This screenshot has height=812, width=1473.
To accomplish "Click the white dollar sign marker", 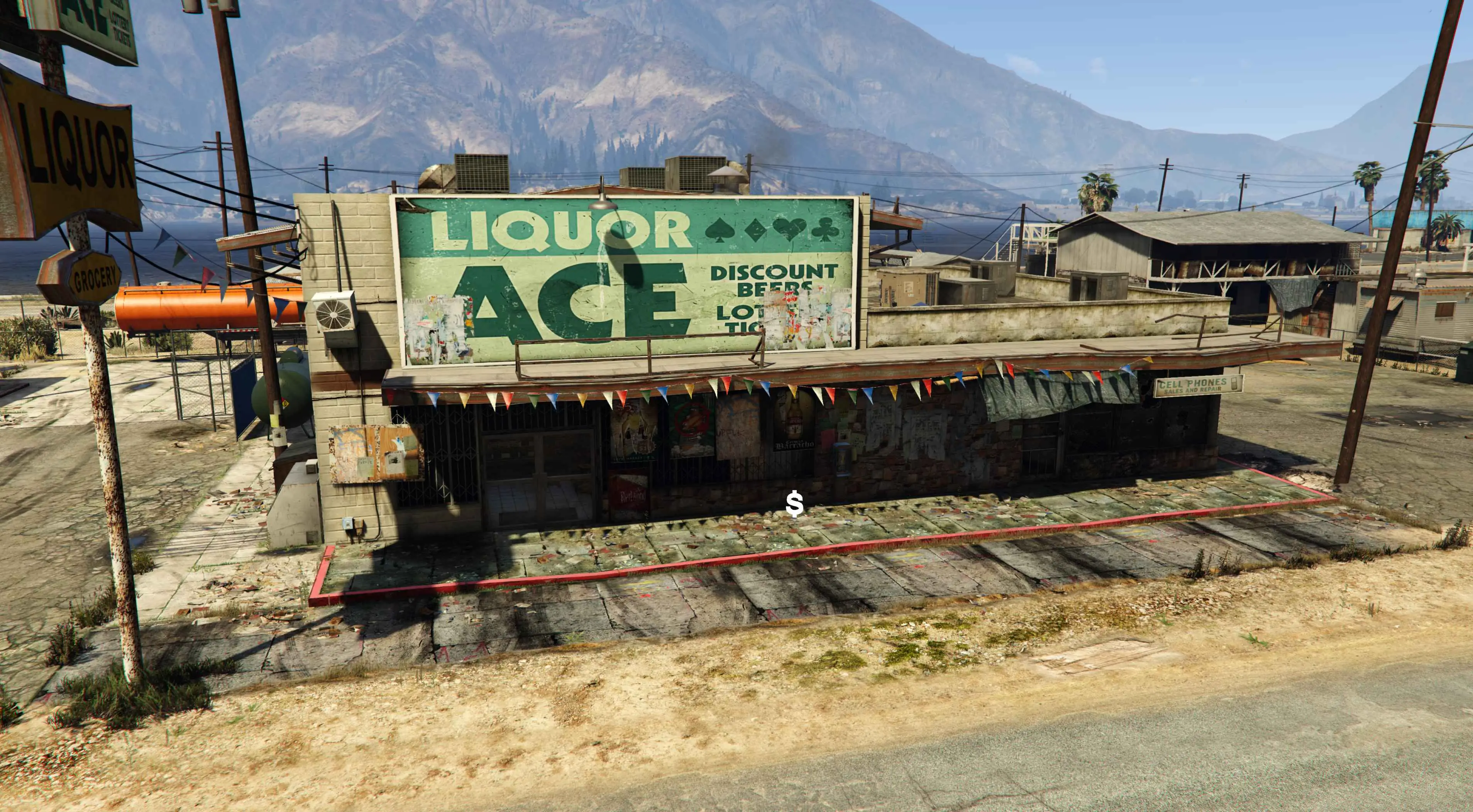I will [x=794, y=504].
